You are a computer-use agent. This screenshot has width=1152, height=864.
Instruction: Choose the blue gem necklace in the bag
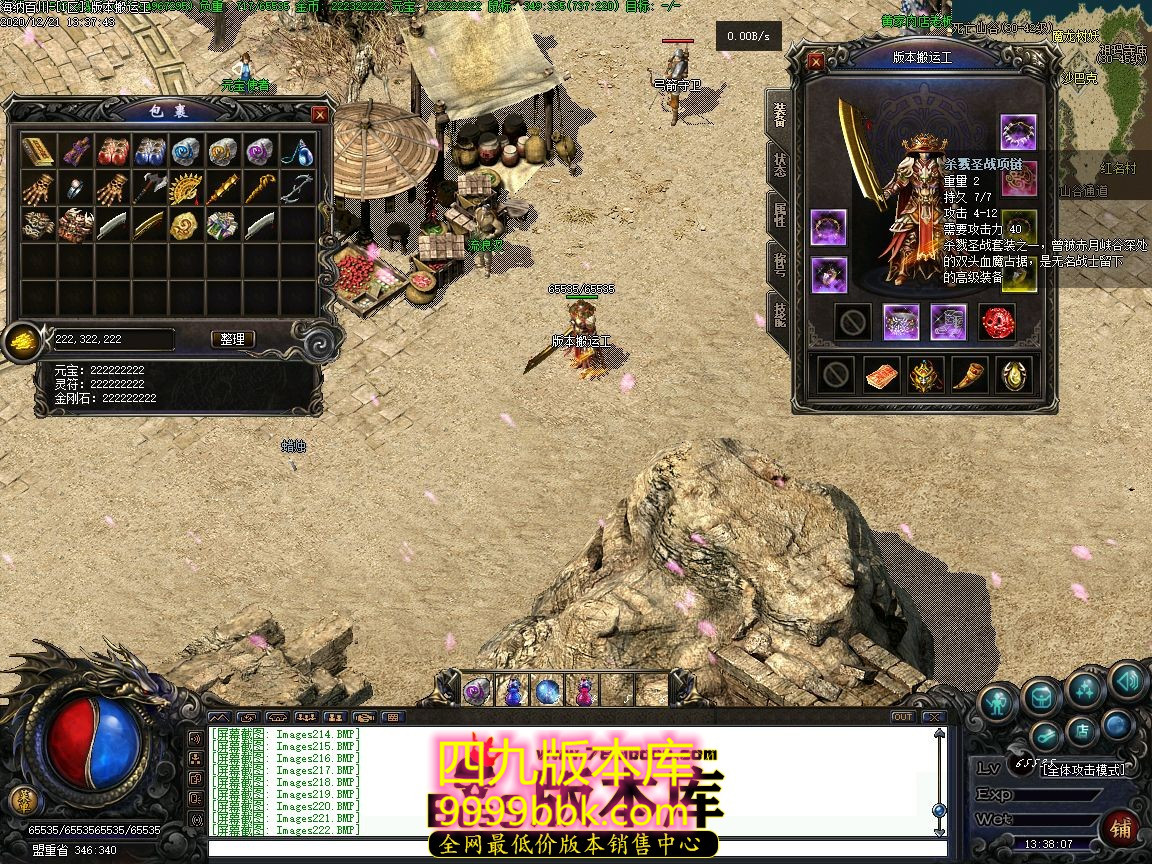click(297, 152)
